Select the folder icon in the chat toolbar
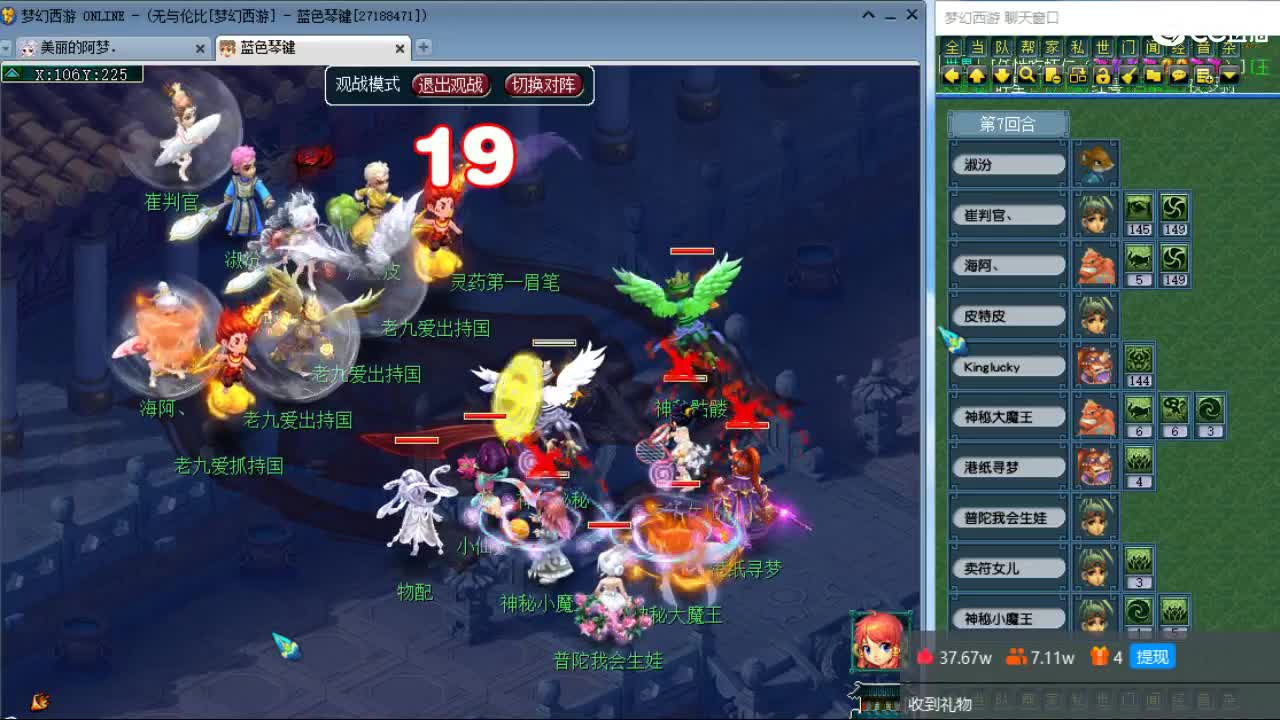The width and height of the screenshot is (1280, 720). click(x=1154, y=75)
